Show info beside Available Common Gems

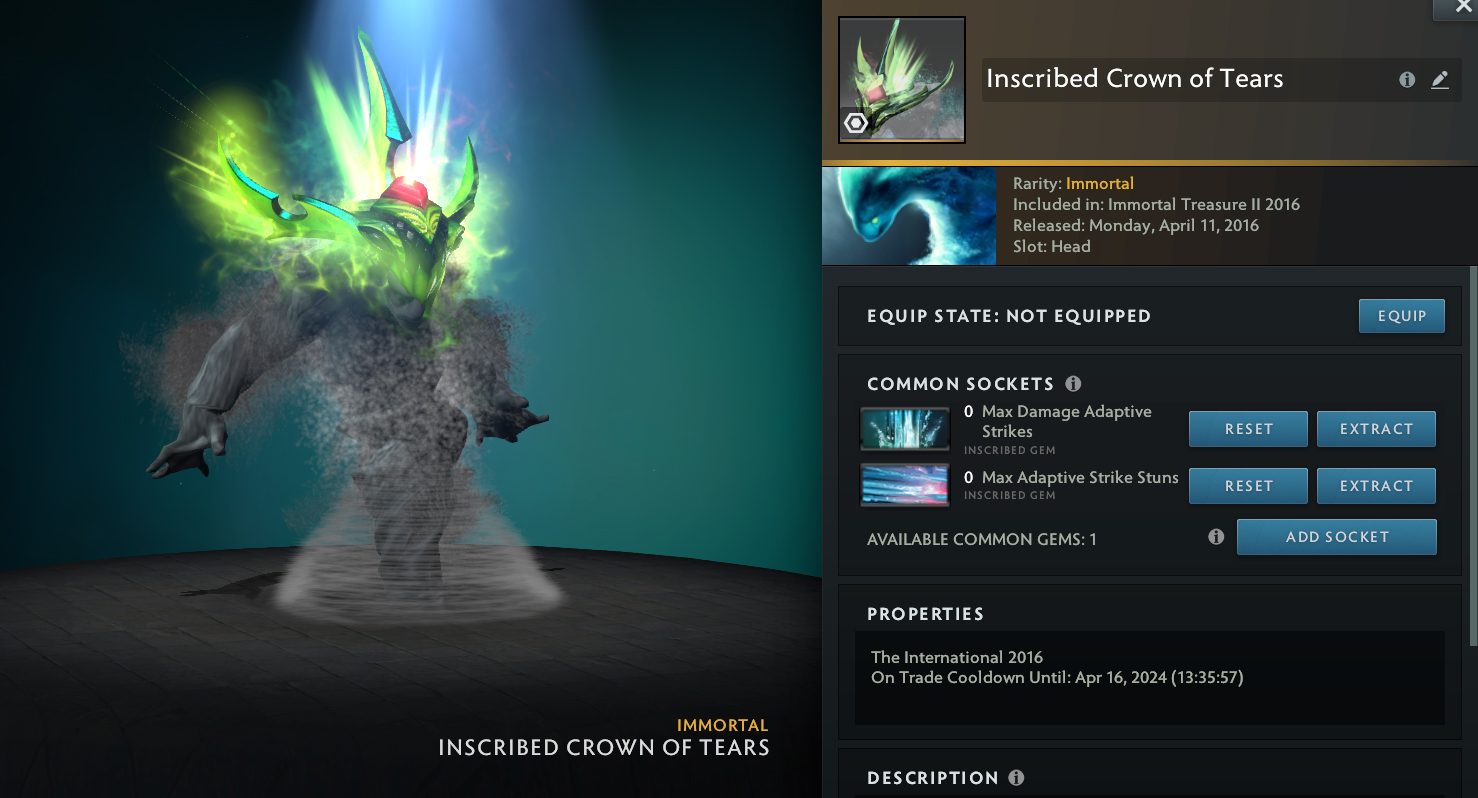click(x=1216, y=537)
